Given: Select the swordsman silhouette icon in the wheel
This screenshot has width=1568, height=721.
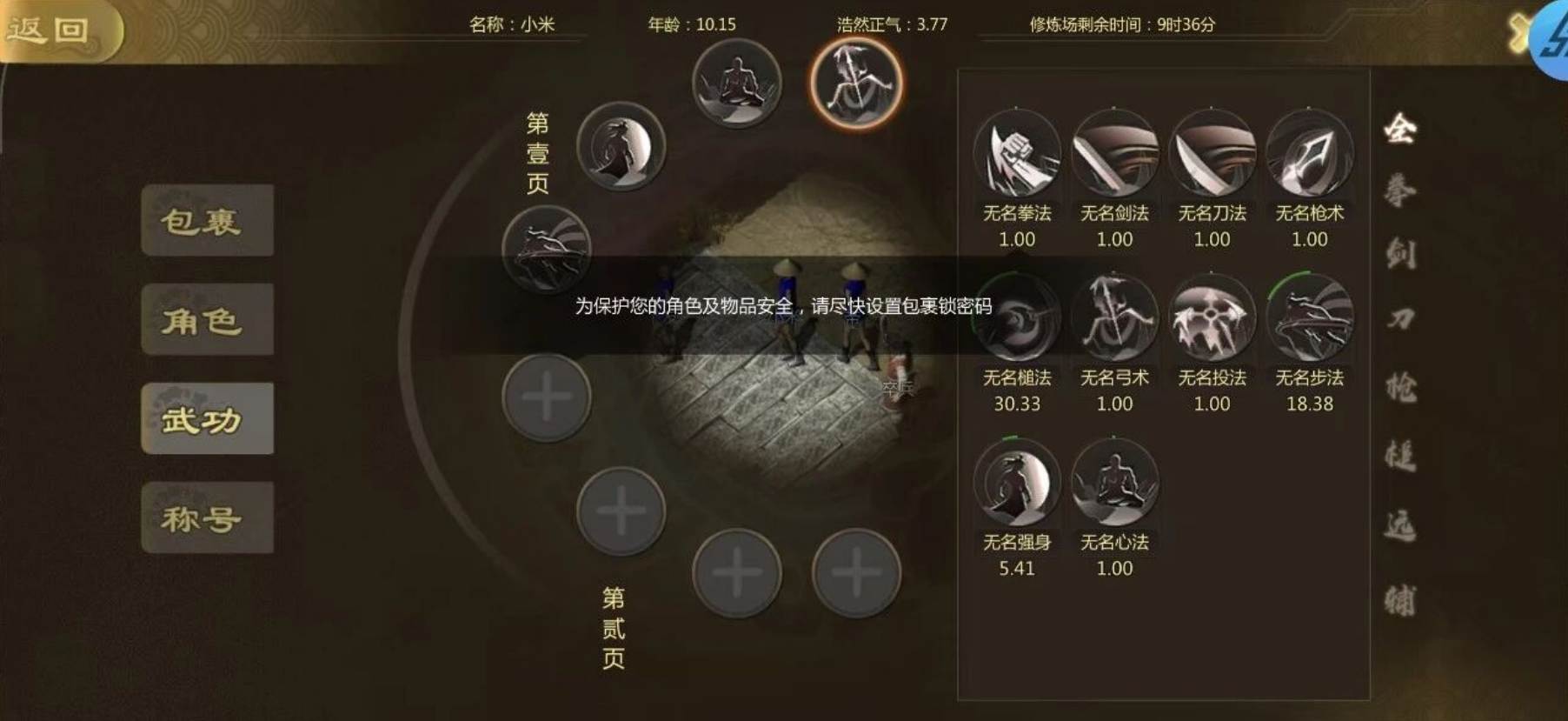Looking at the screenshot, I should click(619, 148).
